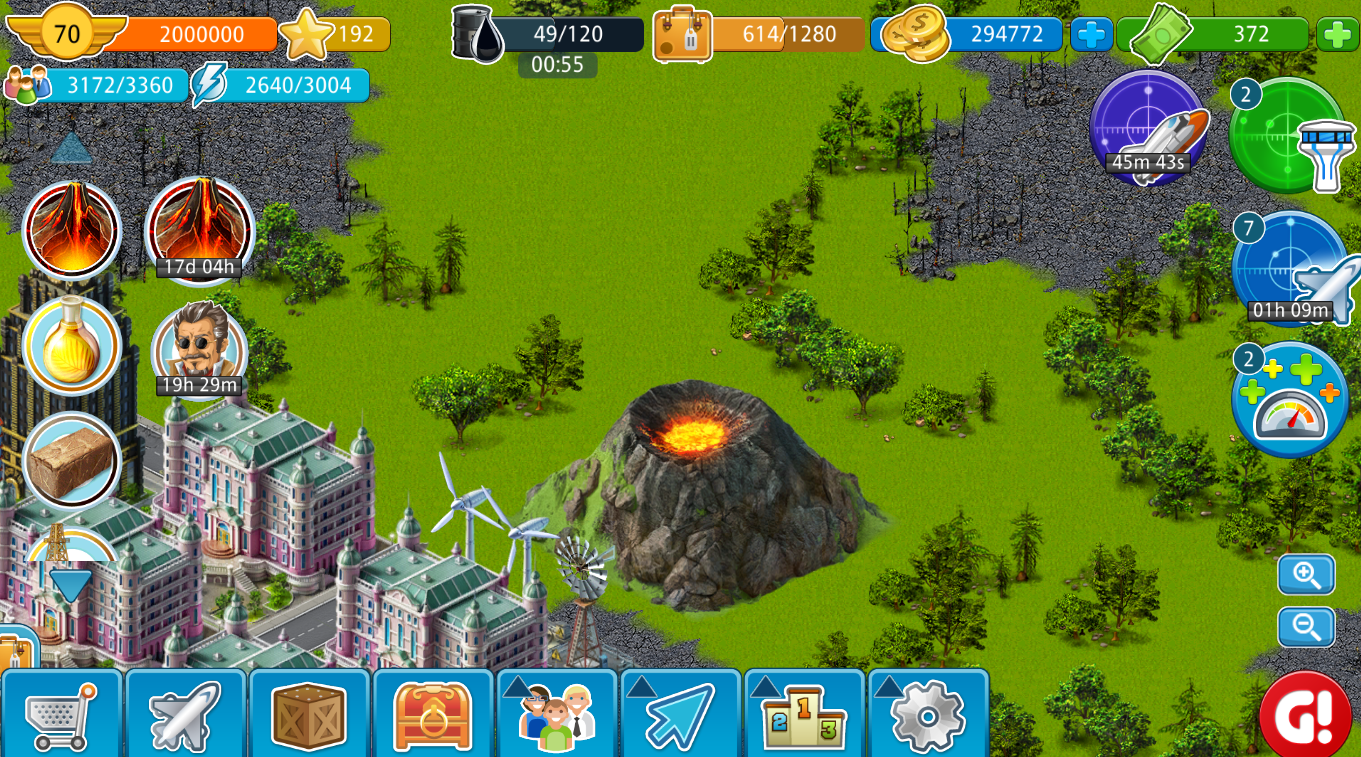Image resolution: width=1361 pixels, height=757 pixels.
Task: Buy more cash with green plus button
Action: [1337, 35]
